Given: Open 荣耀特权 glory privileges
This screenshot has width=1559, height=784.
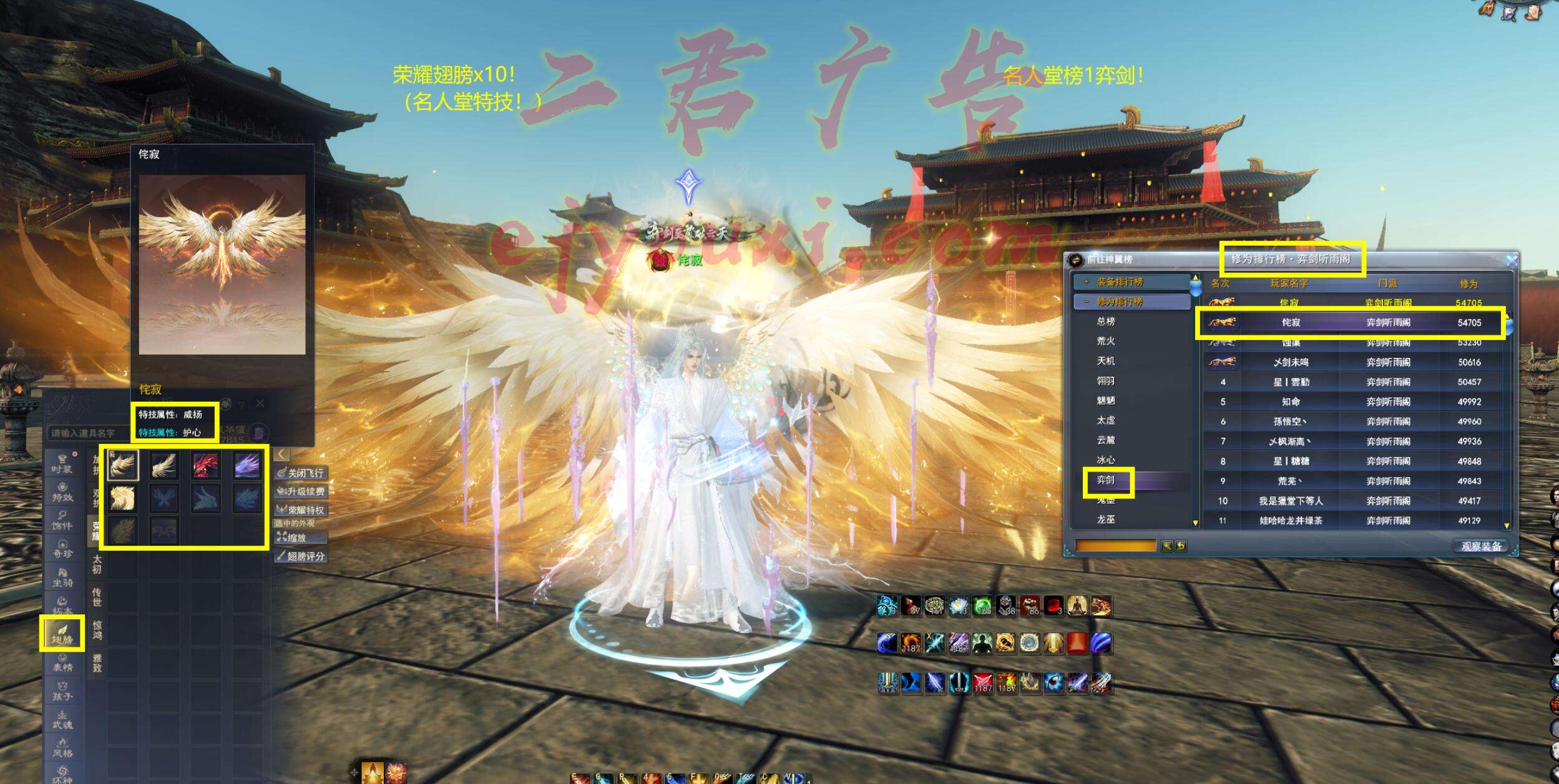Looking at the screenshot, I should pos(300,510).
